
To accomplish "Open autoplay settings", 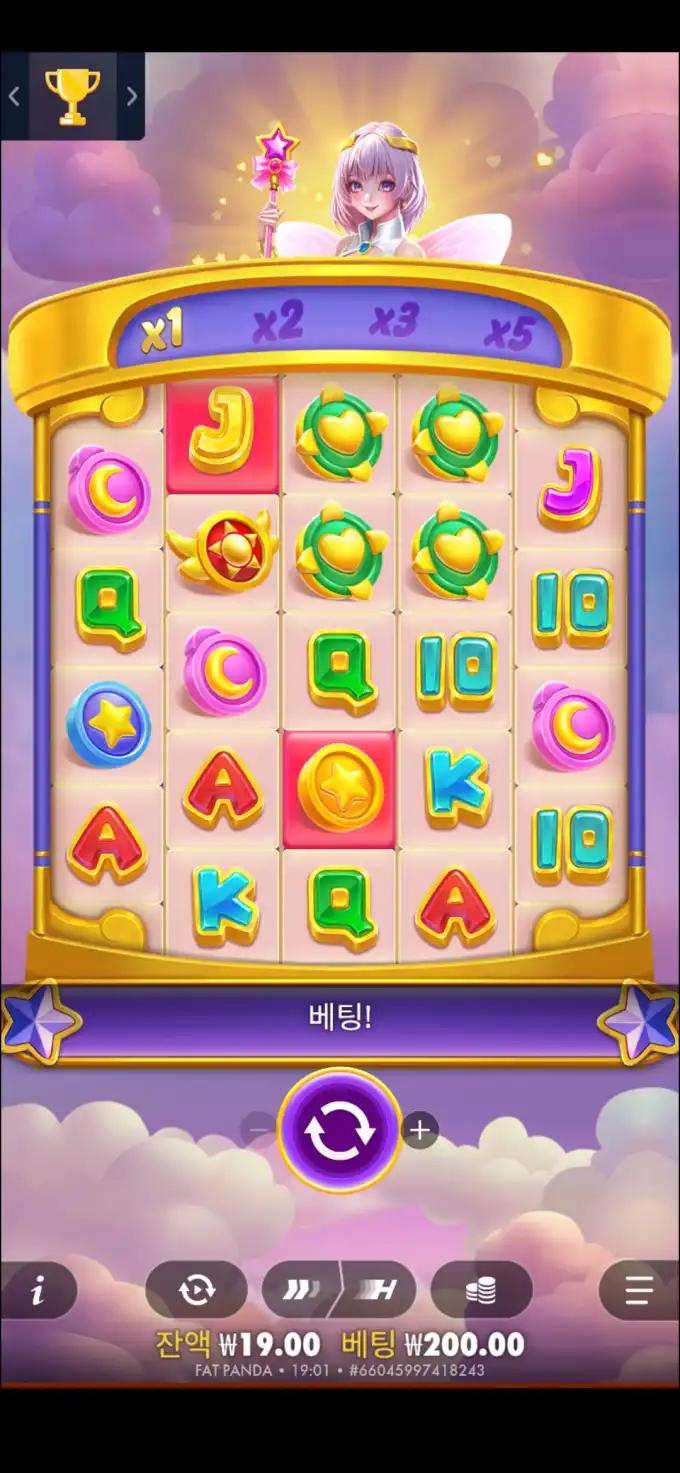I will [196, 1290].
